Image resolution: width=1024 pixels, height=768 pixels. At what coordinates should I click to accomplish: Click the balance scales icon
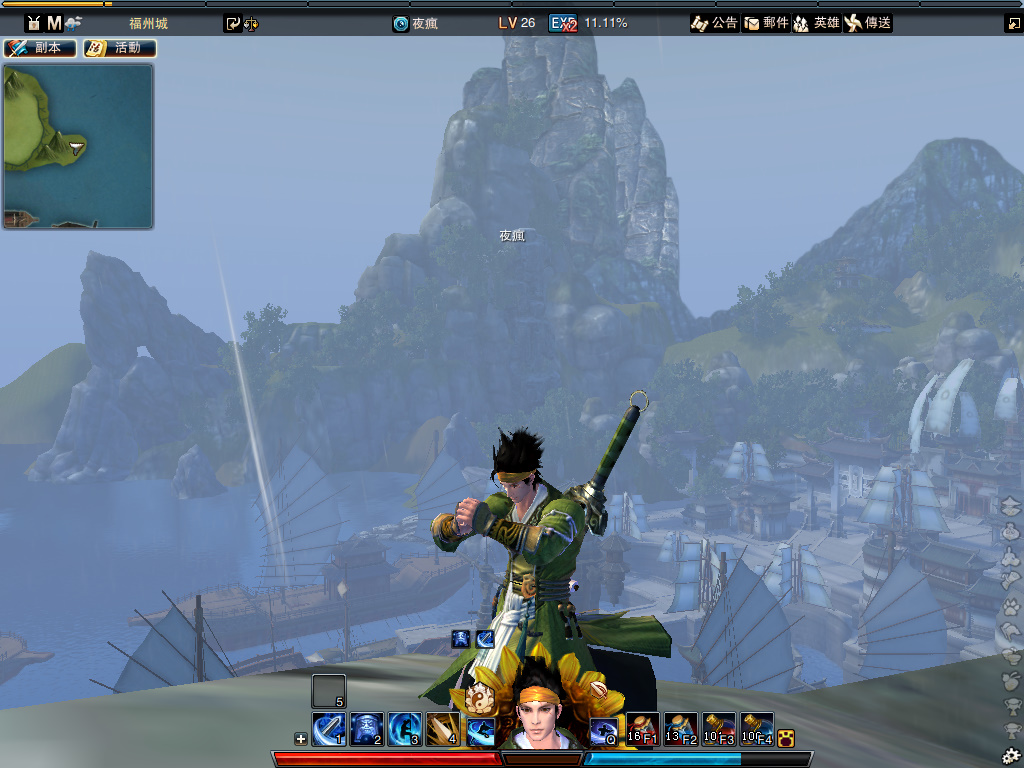click(x=250, y=23)
